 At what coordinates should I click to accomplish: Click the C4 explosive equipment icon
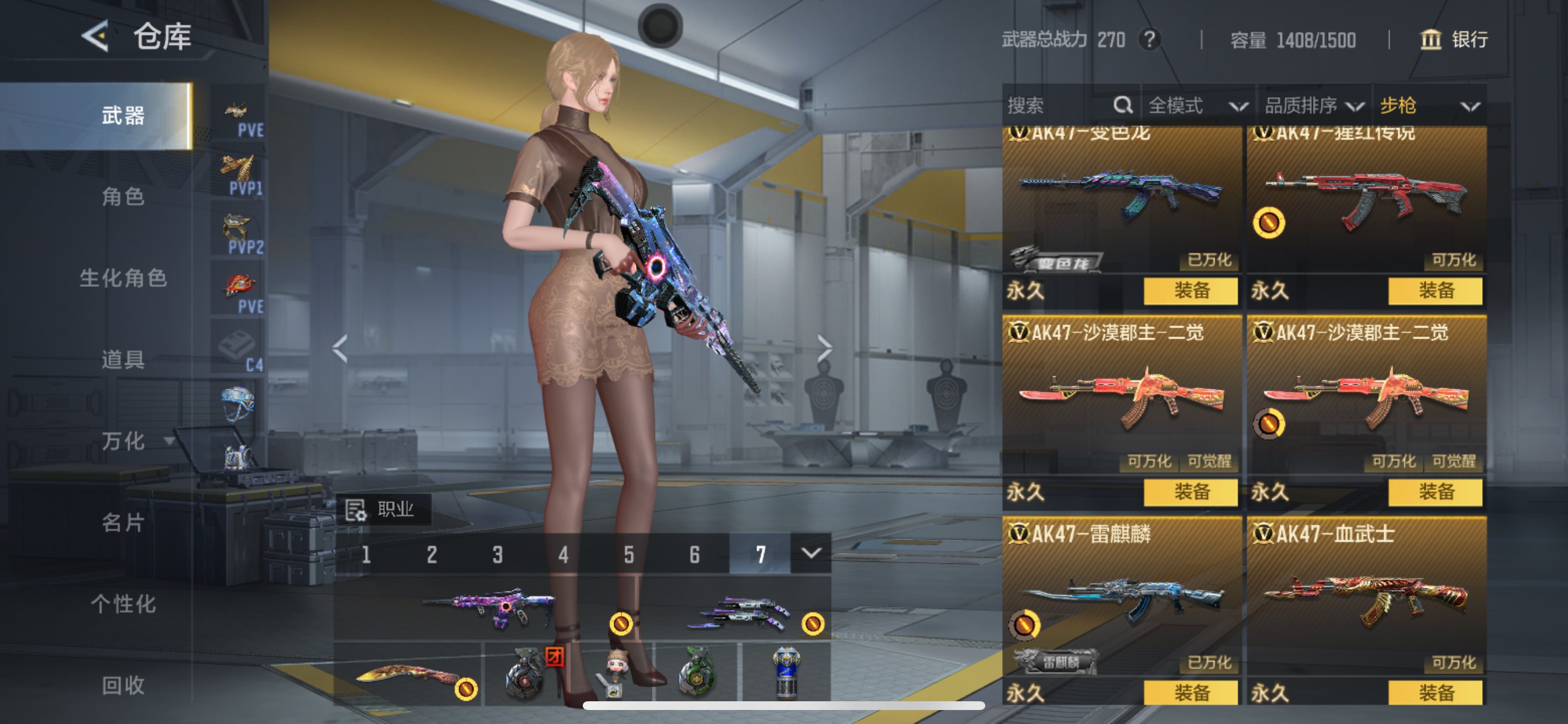tap(237, 342)
